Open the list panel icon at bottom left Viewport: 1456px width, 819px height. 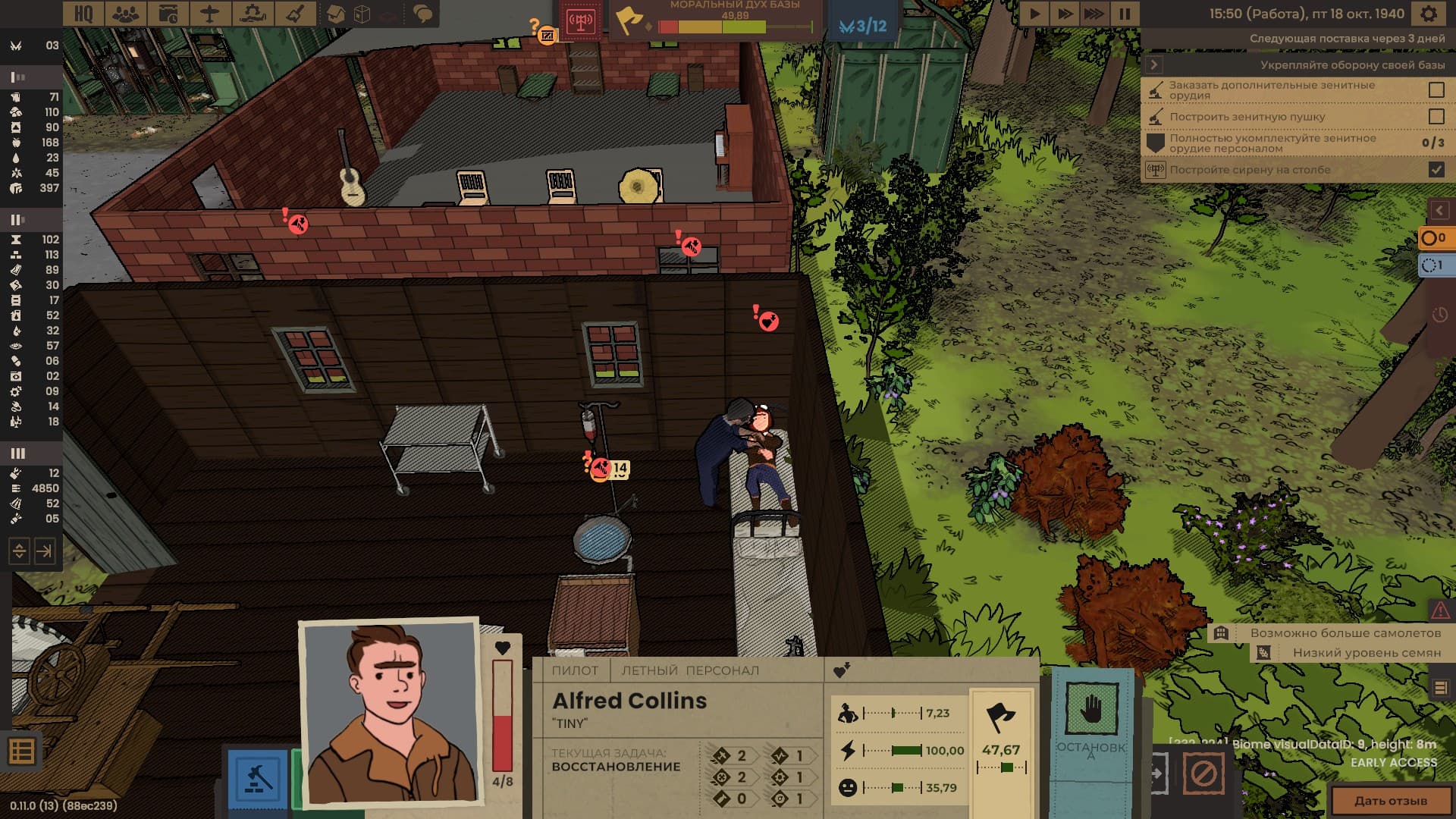point(21,752)
